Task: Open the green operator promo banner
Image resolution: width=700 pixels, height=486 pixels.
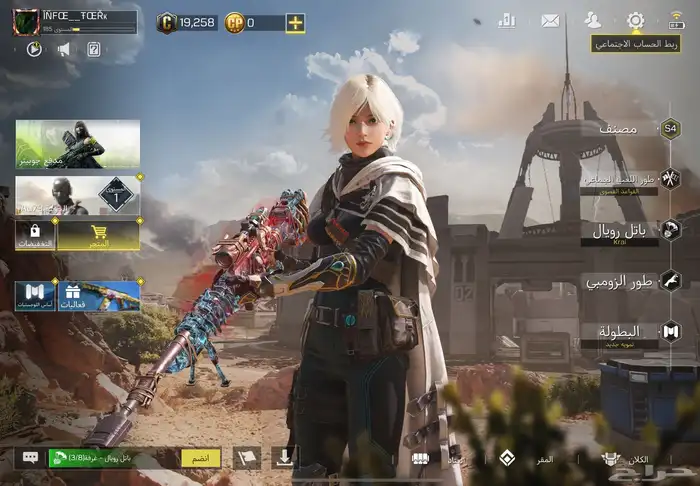Action: click(x=78, y=143)
